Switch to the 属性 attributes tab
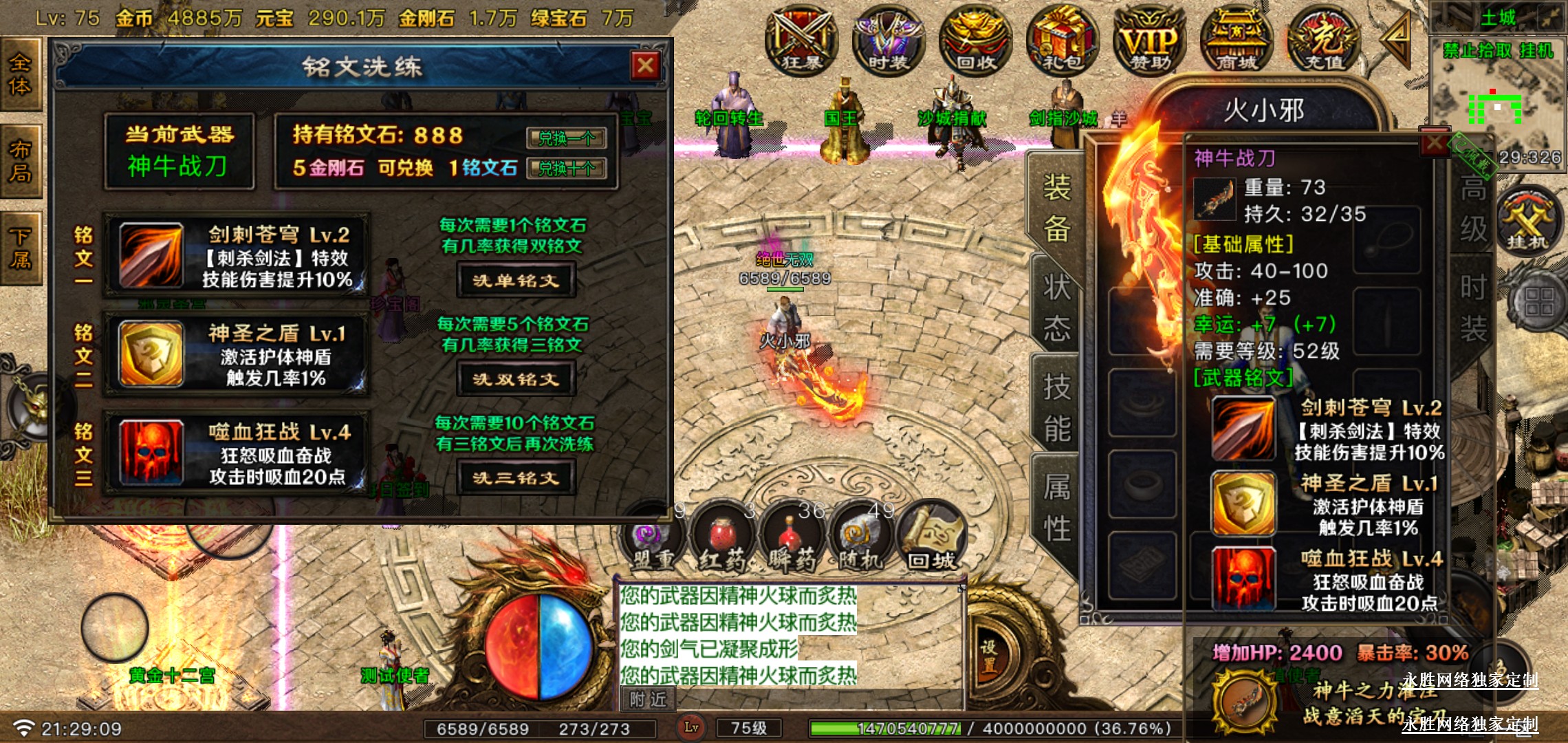The height and width of the screenshot is (743, 1568). (x=1056, y=508)
